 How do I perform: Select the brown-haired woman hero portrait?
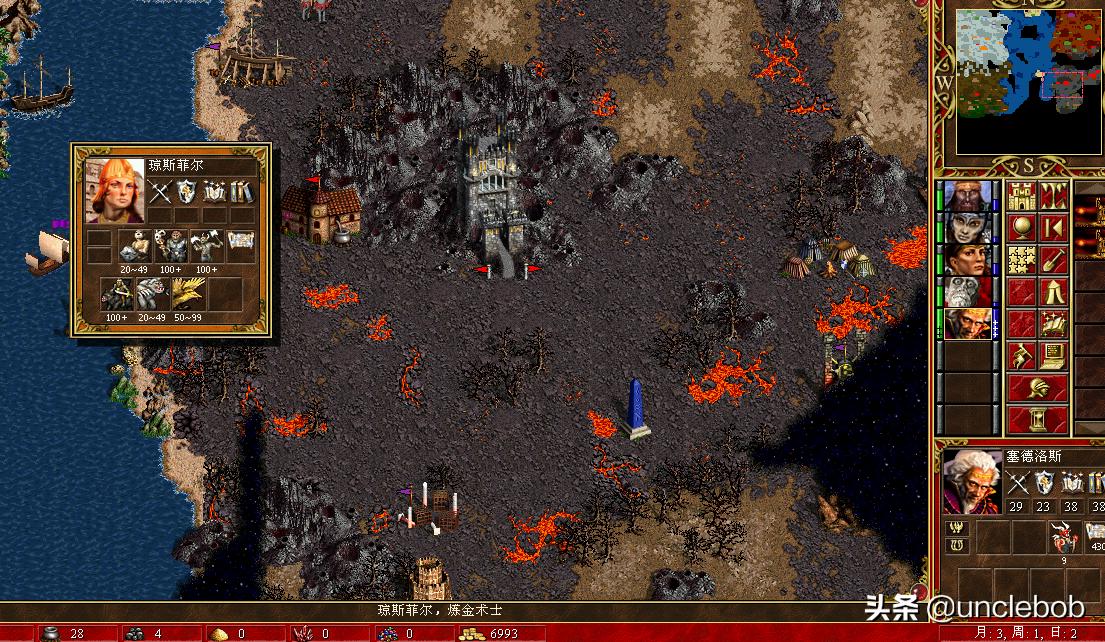click(968, 259)
